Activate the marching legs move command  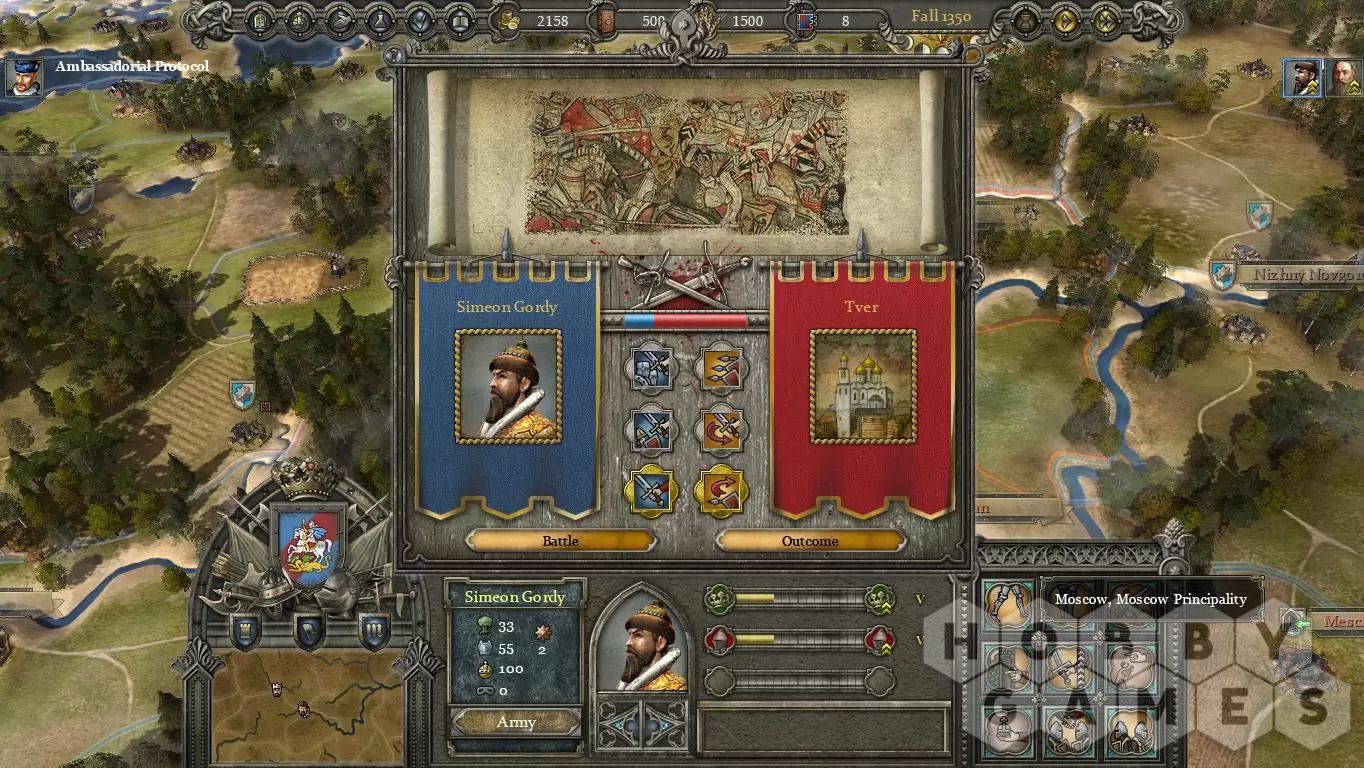point(1007,601)
